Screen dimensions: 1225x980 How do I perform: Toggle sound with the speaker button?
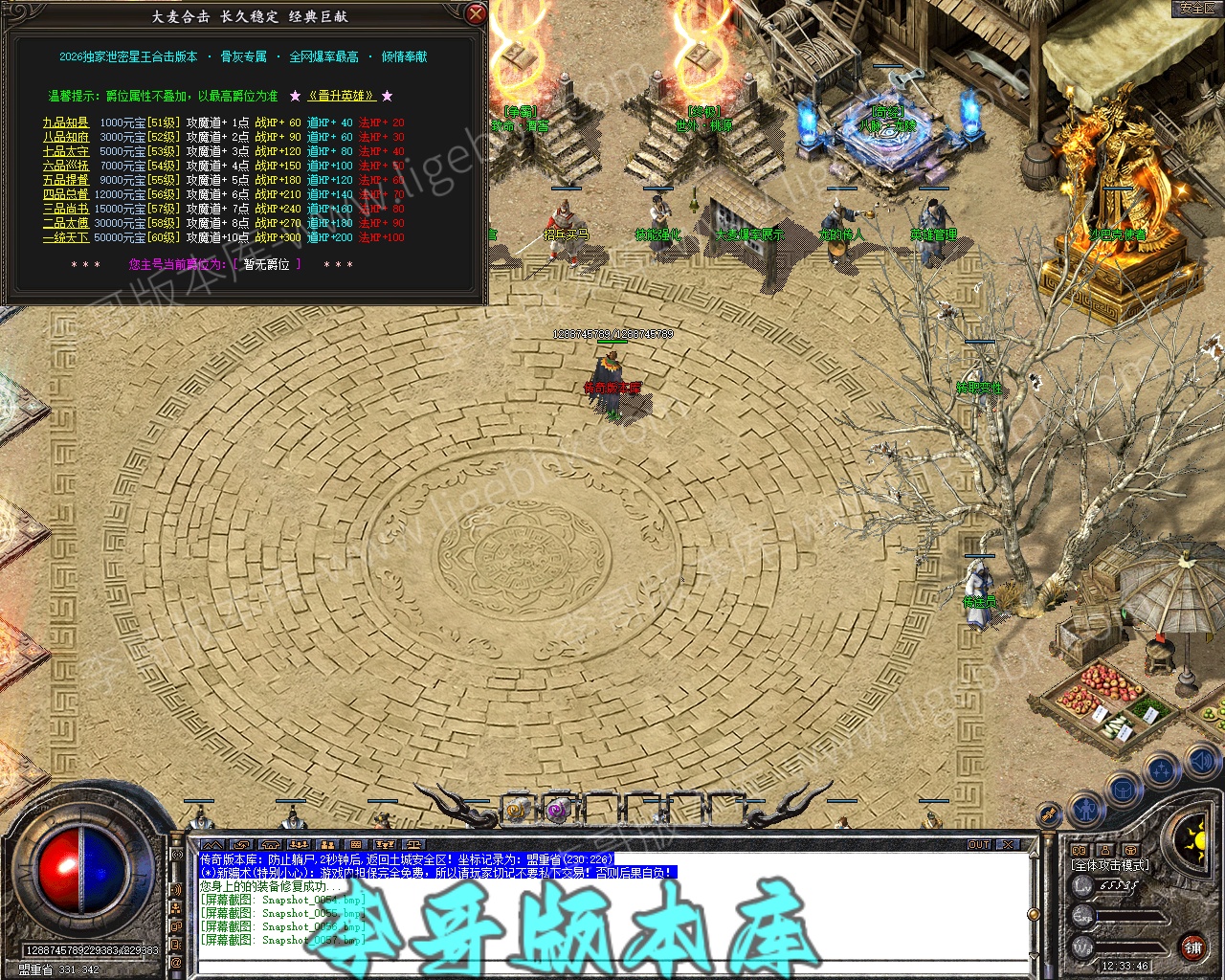1201,762
